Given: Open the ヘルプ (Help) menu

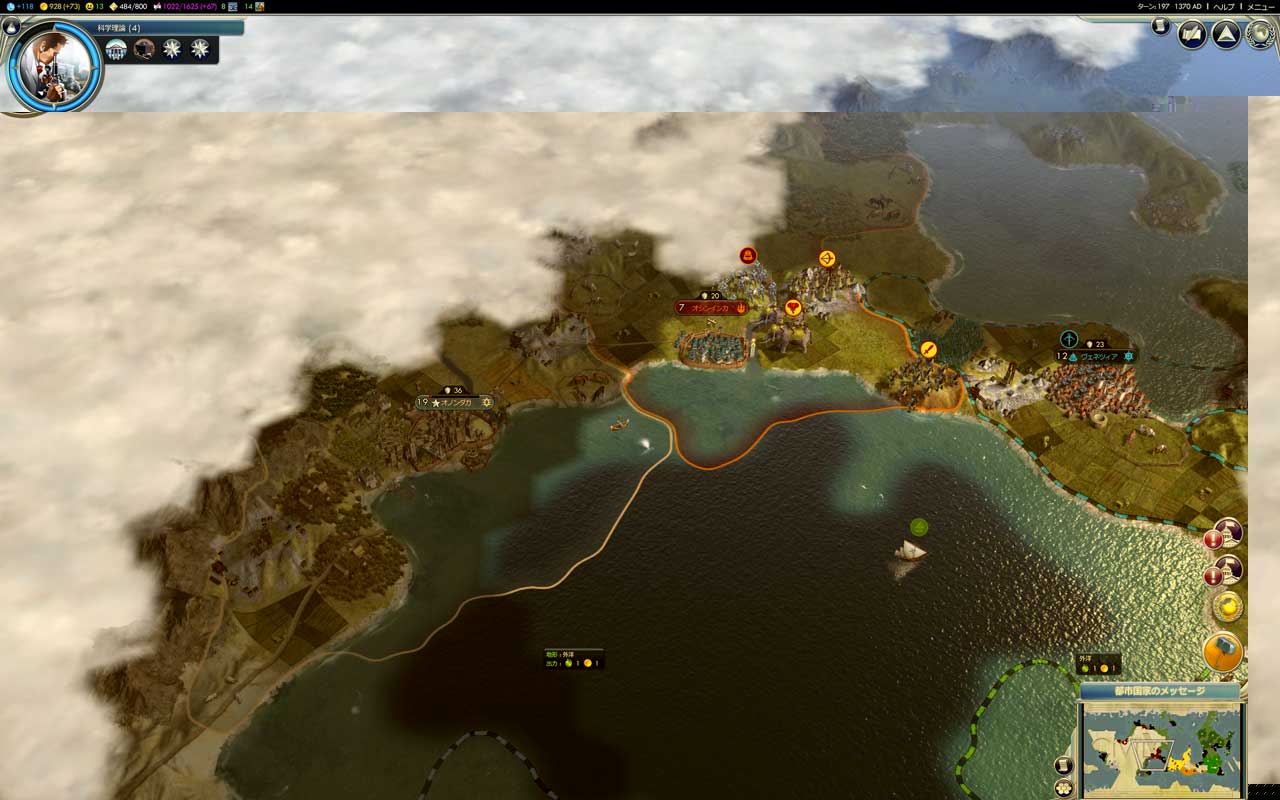Looking at the screenshot, I should (1224, 6).
